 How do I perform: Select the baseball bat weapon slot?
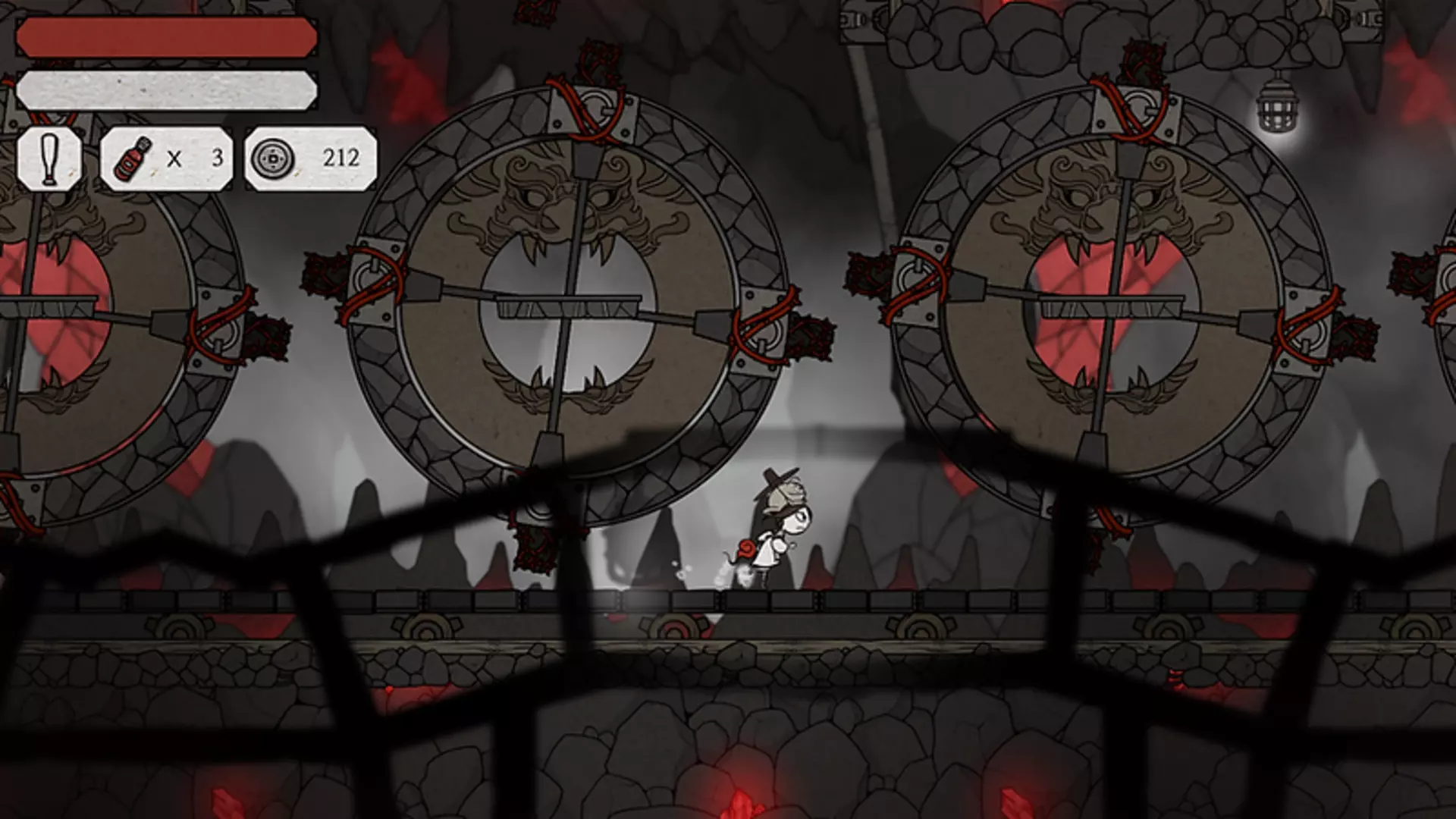tap(49, 158)
